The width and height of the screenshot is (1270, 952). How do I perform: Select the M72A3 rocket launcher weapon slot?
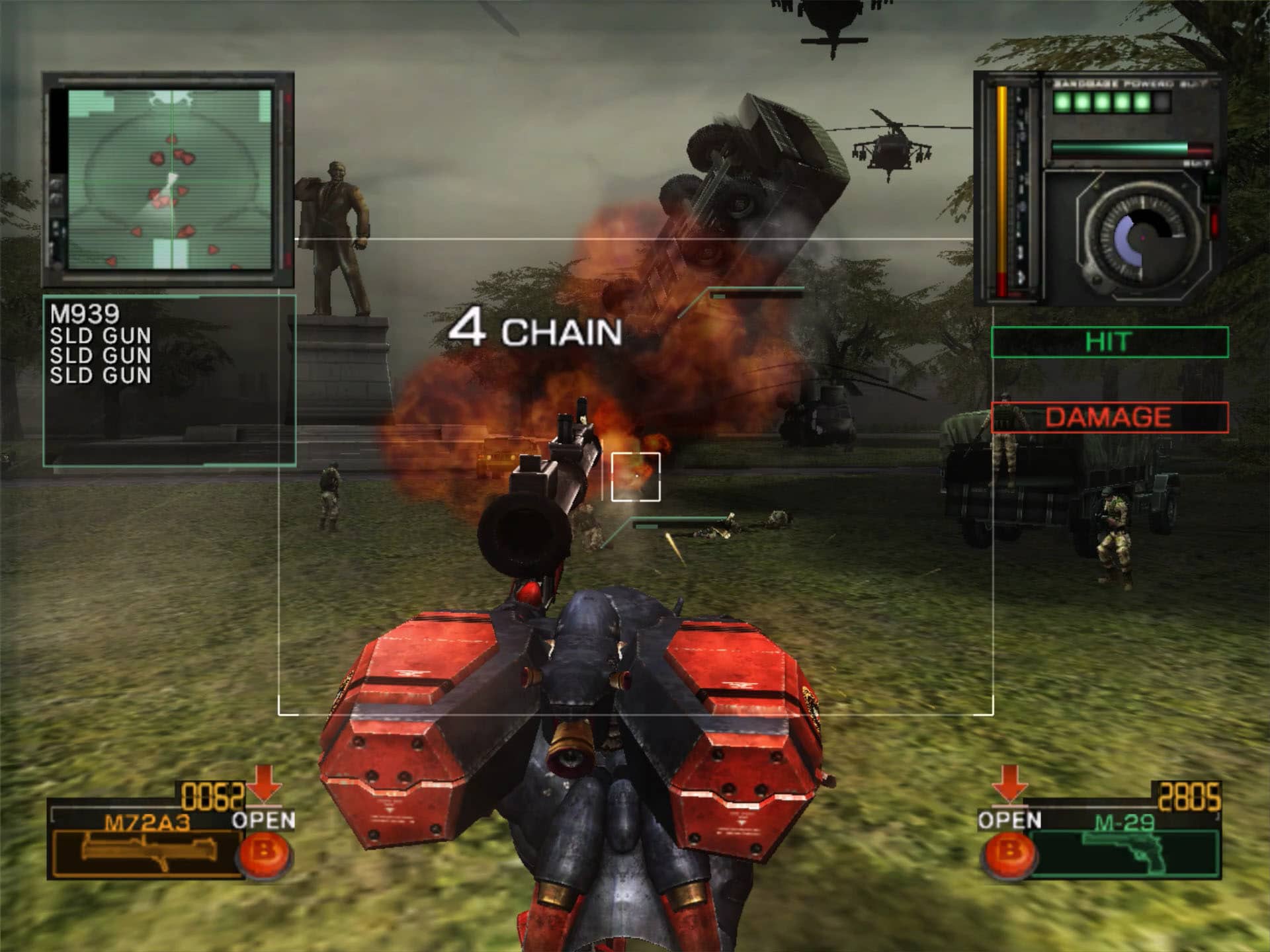147,848
